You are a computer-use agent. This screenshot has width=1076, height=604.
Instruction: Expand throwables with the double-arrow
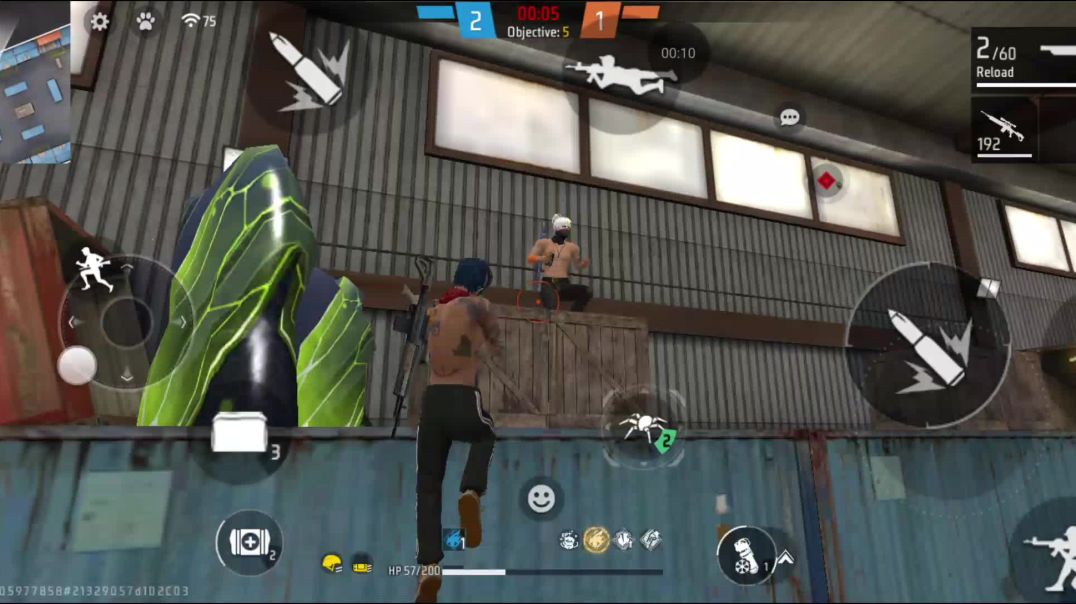click(785, 558)
